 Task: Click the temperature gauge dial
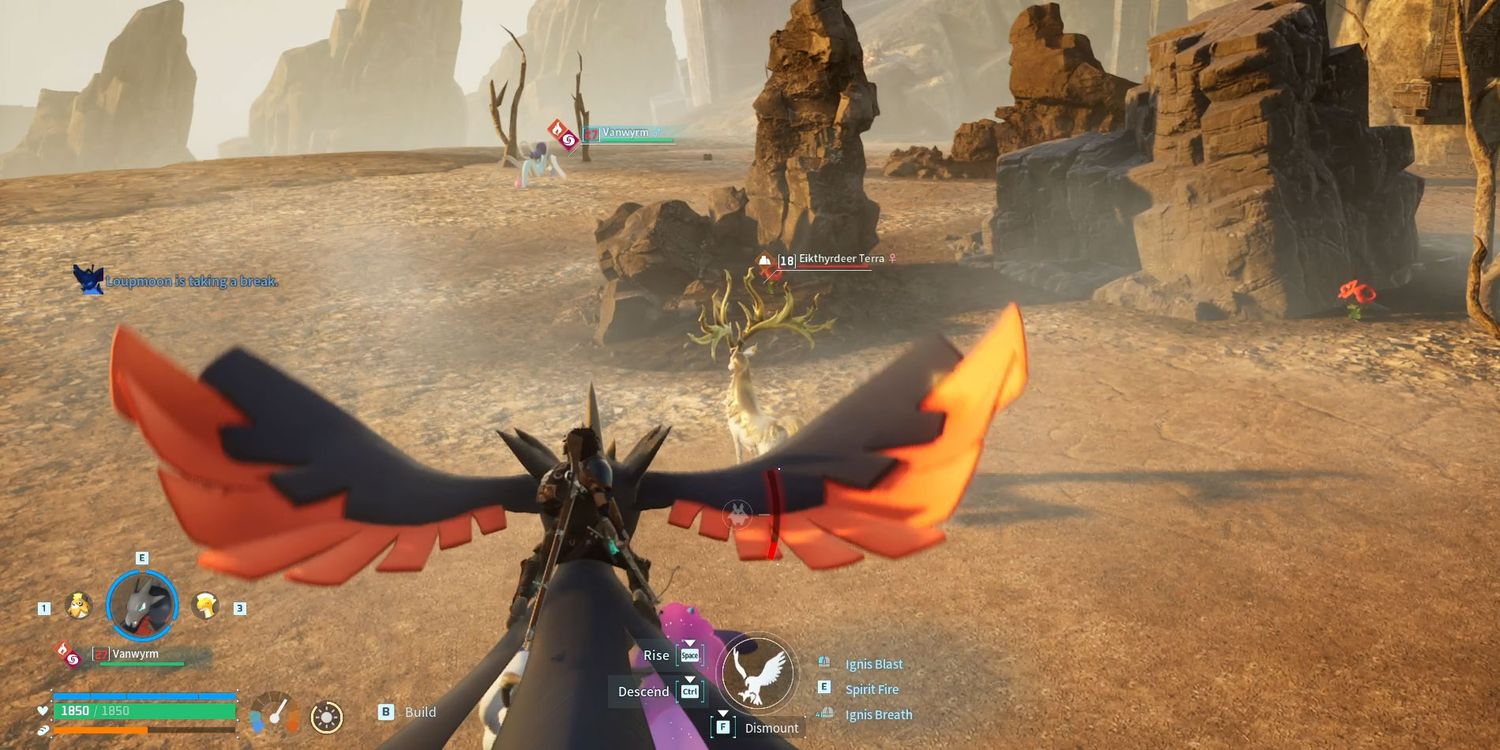(x=274, y=714)
